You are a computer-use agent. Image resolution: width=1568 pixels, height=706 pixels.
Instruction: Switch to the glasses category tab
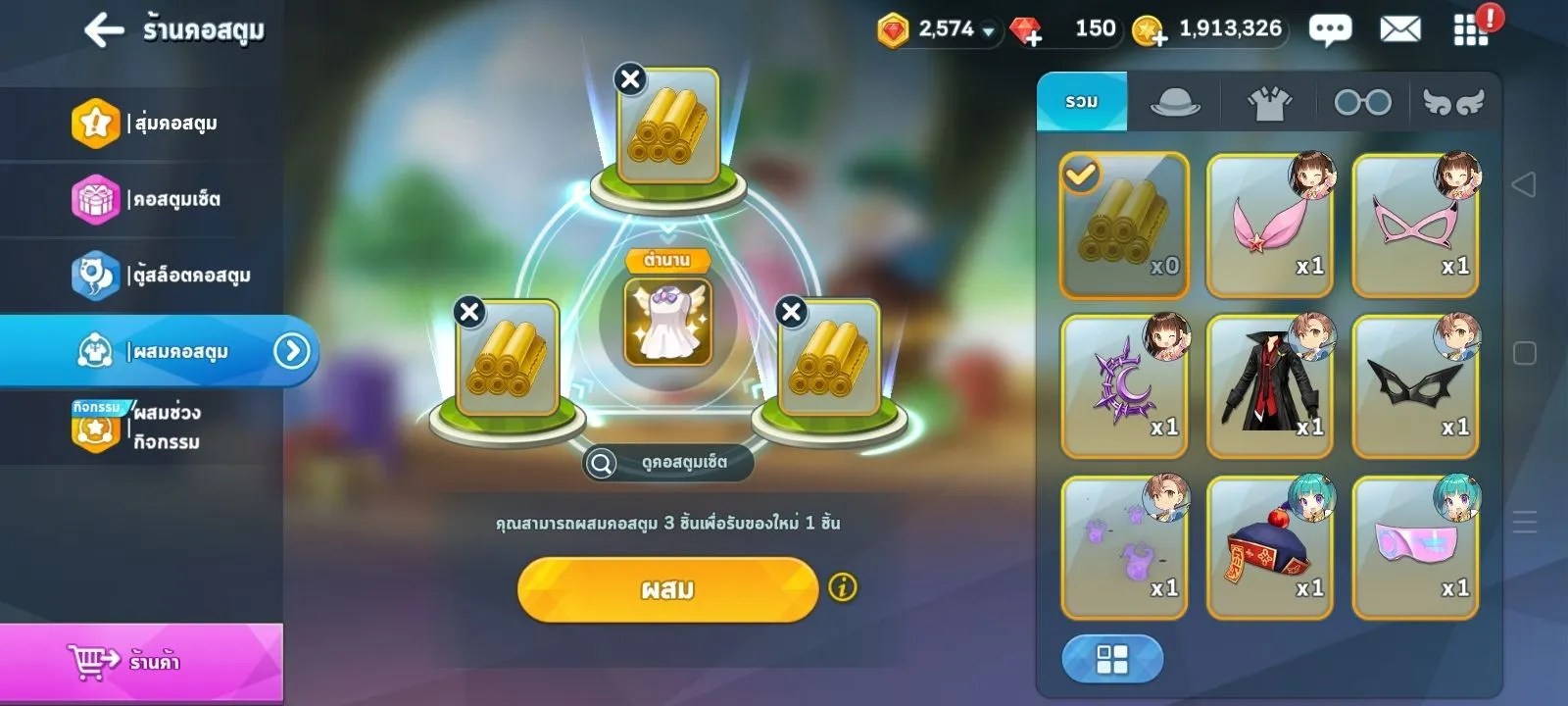[1362, 102]
